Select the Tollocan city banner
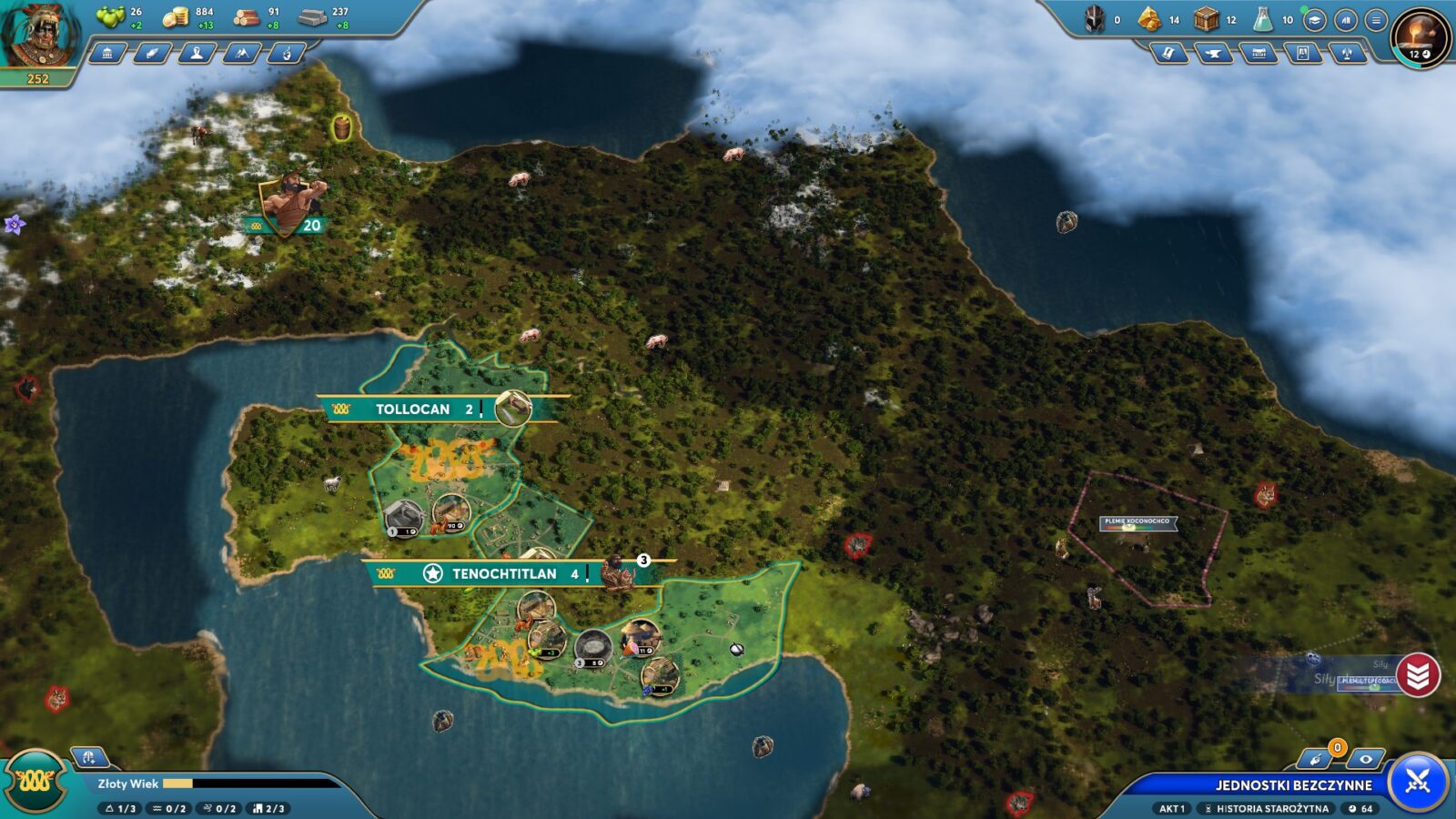Viewport: 1456px width, 819px height. click(x=412, y=409)
